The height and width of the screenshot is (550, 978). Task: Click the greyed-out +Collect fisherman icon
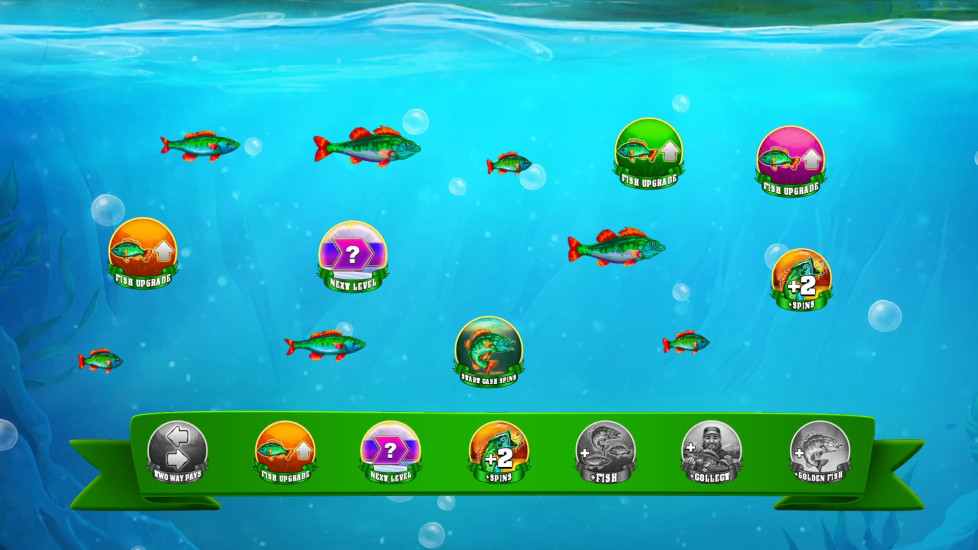pyautogui.click(x=711, y=452)
